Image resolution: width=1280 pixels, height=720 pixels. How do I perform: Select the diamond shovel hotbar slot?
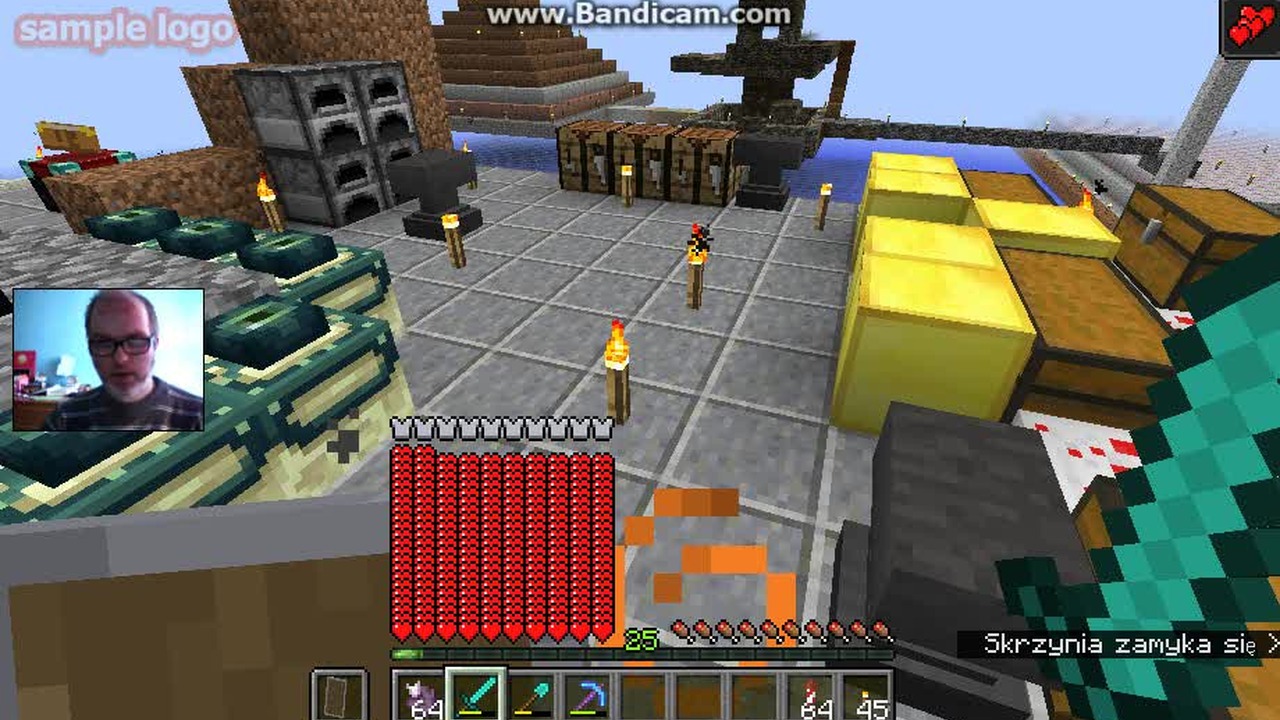pyautogui.click(x=531, y=696)
